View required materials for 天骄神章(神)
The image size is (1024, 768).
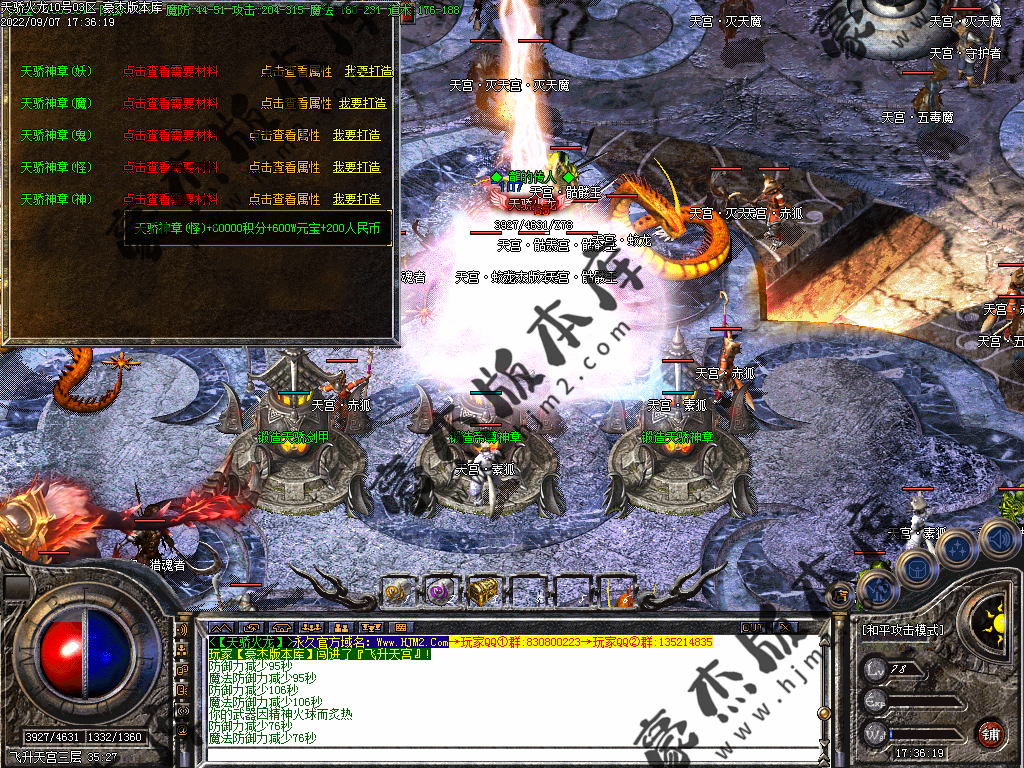coord(170,199)
